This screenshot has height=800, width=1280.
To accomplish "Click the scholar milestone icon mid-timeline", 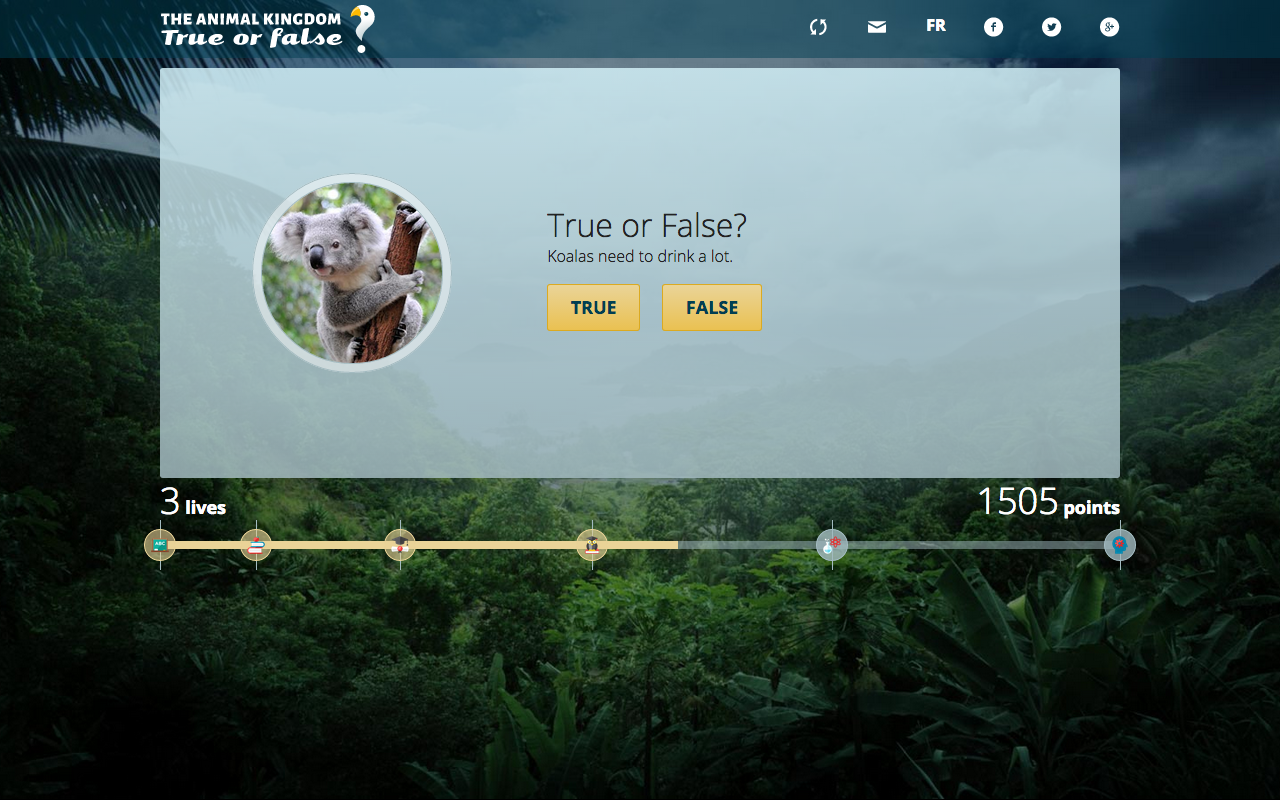I will pos(593,545).
